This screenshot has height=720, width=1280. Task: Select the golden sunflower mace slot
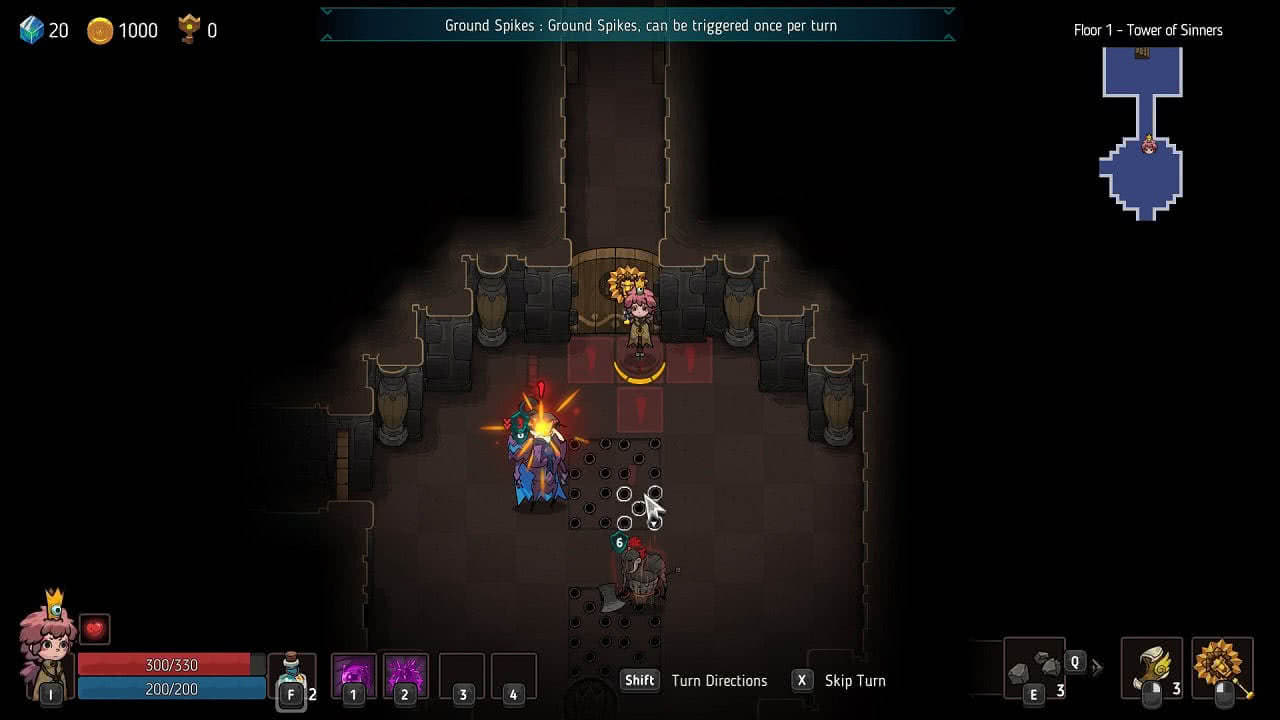[1222, 667]
